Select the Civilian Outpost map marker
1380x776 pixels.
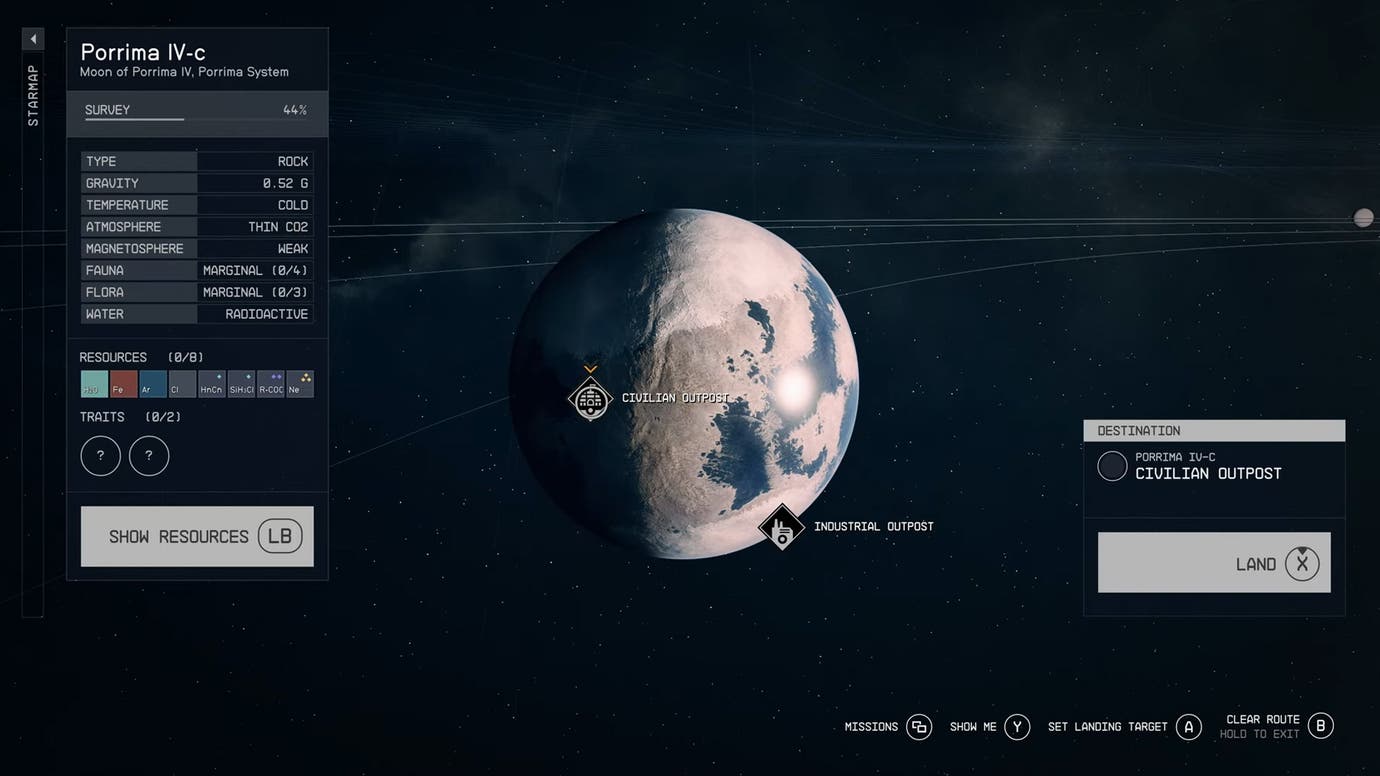(x=590, y=399)
